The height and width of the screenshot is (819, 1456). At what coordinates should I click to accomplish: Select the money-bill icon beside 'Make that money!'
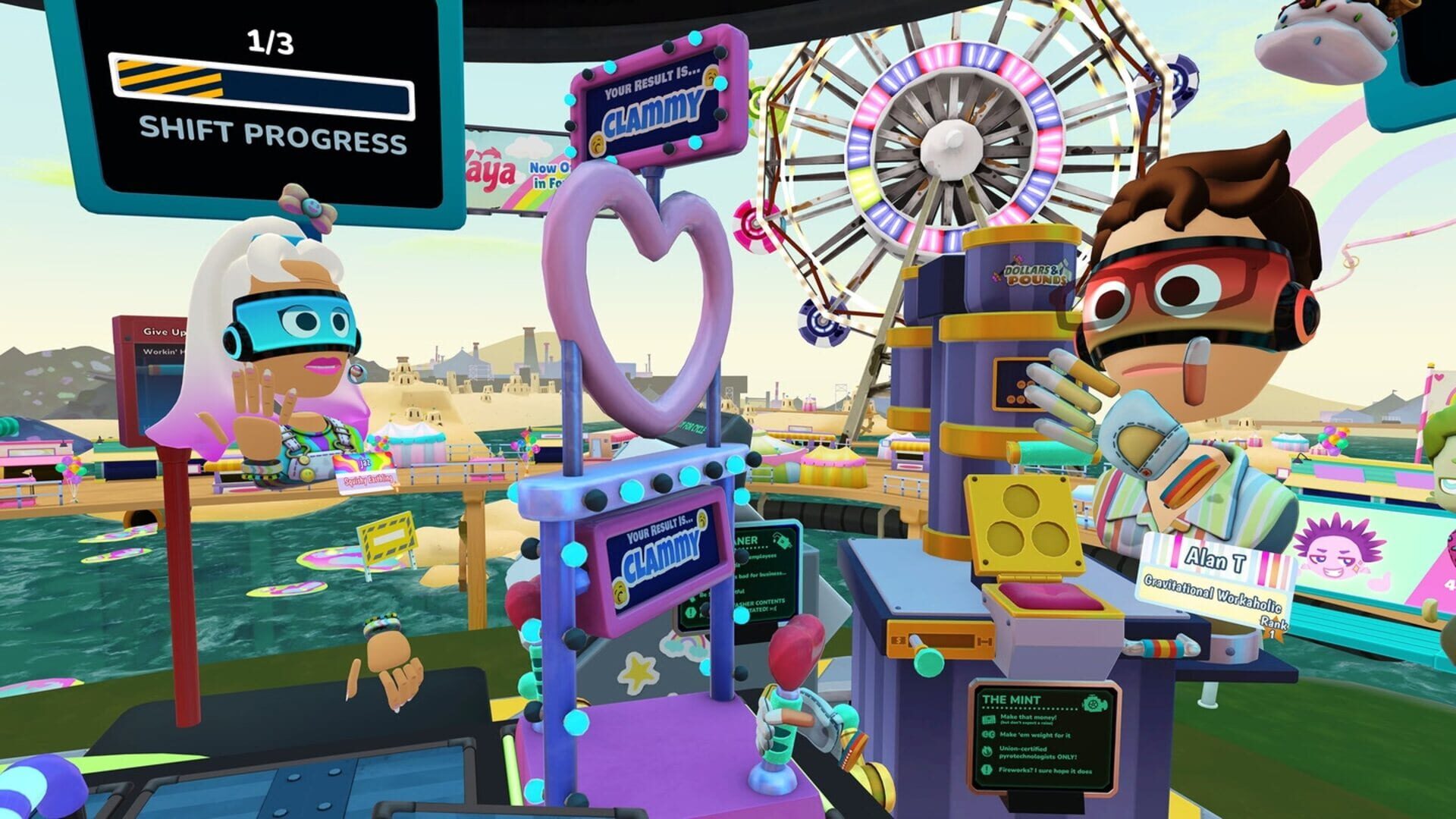pyautogui.click(x=988, y=720)
